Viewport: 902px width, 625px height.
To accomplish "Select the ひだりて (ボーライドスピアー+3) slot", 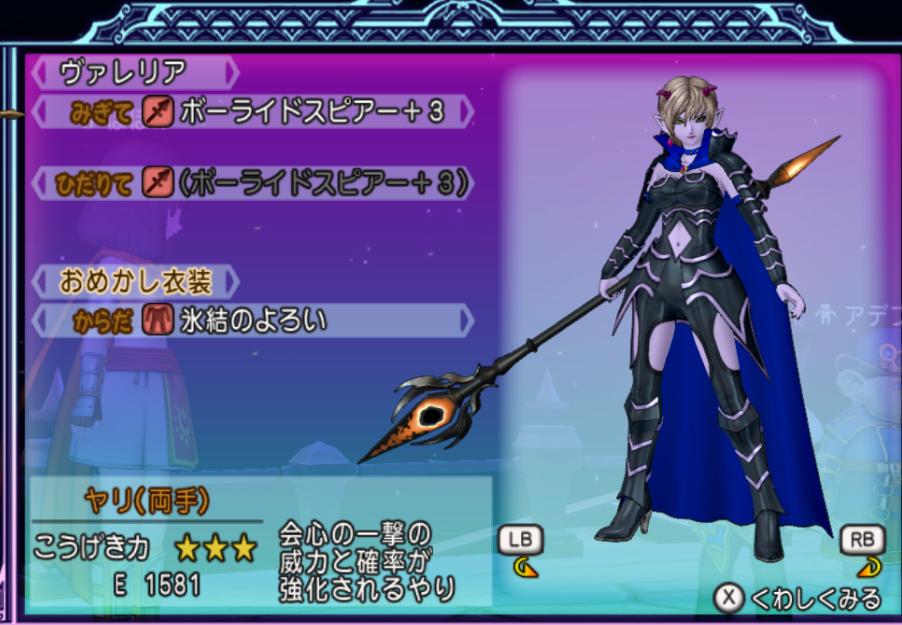I will click(x=252, y=183).
